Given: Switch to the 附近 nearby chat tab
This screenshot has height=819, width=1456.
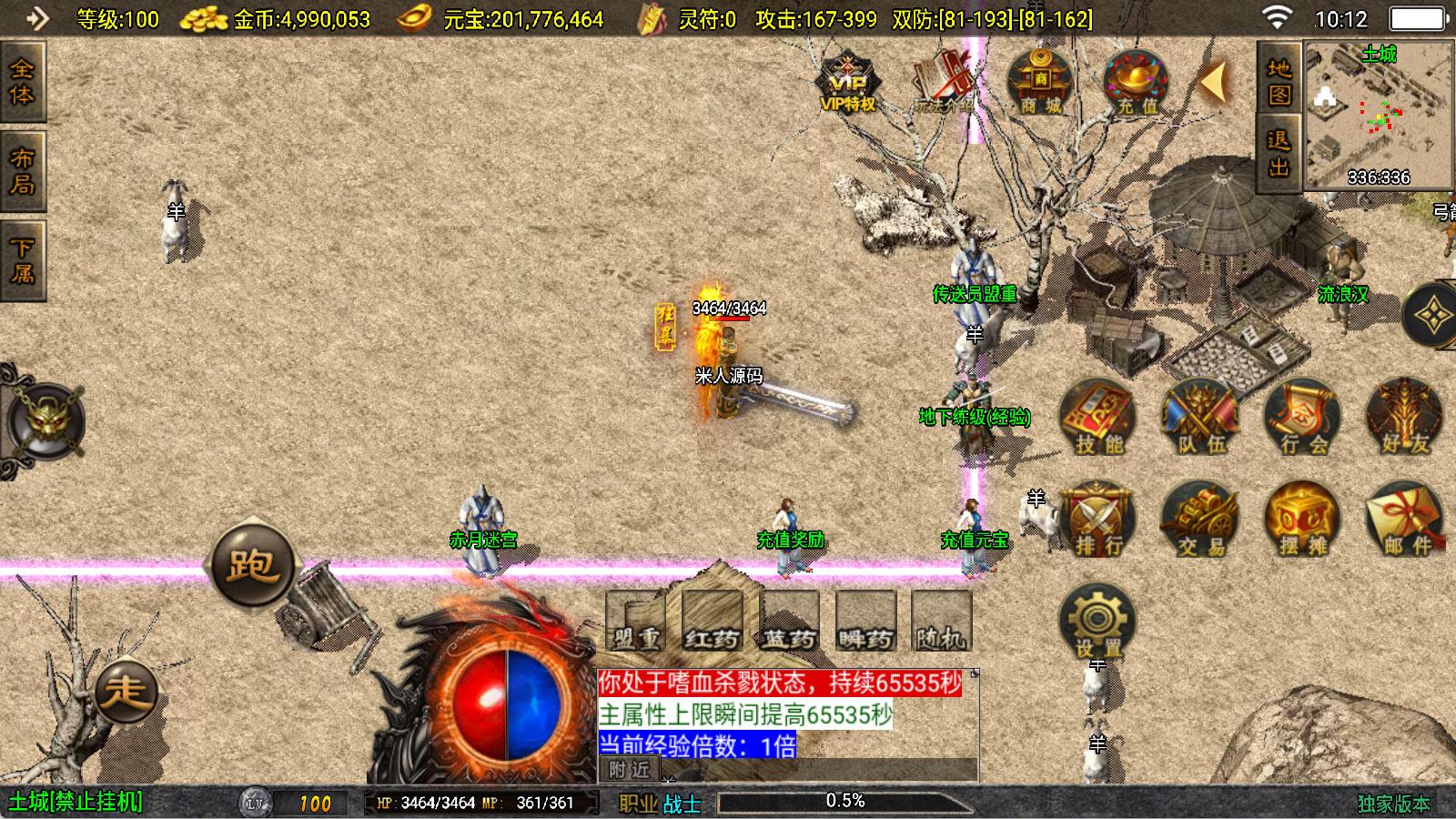Looking at the screenshot, I should (630, 770).
